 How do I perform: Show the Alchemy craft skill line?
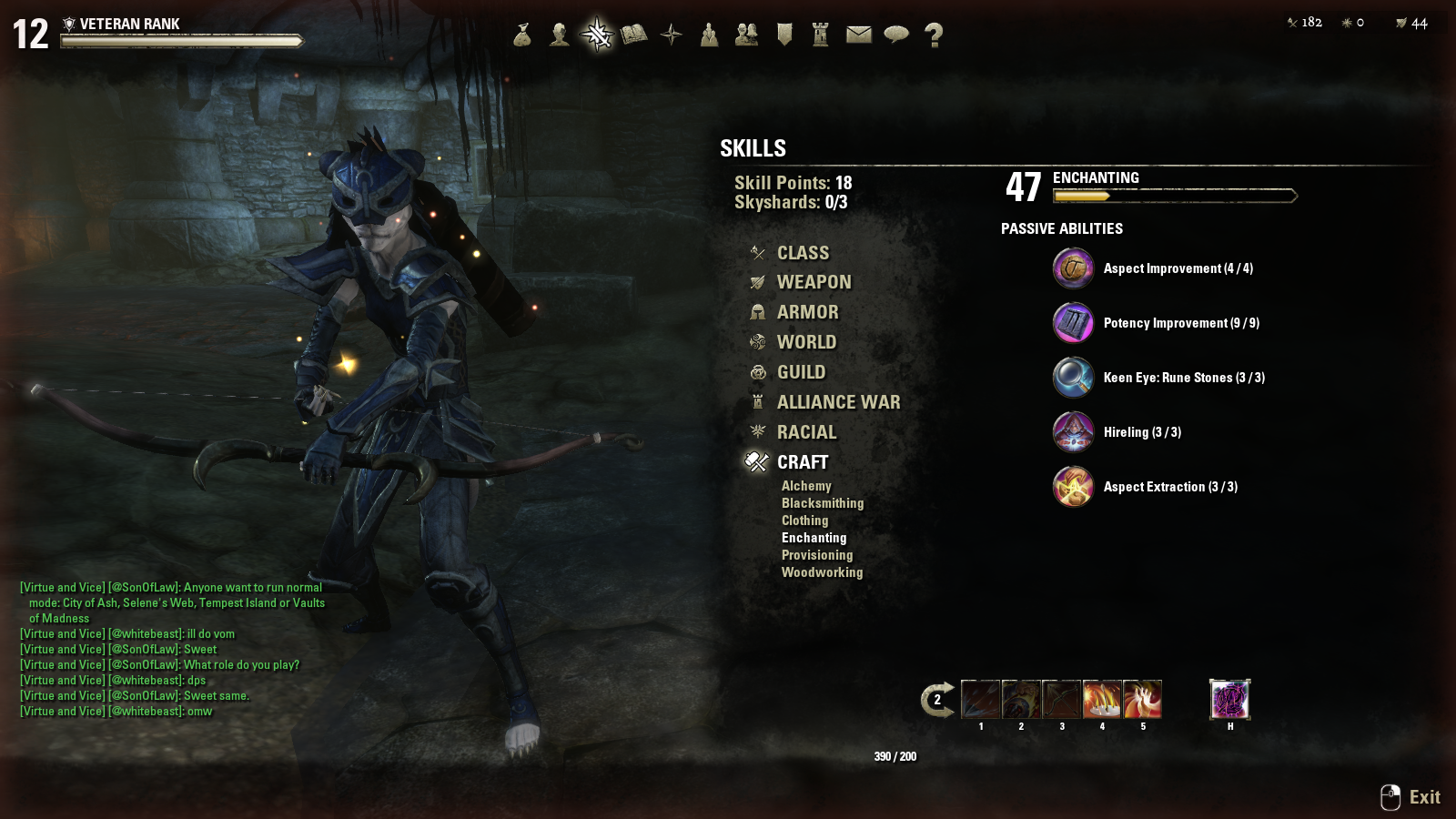click(806, 486)
